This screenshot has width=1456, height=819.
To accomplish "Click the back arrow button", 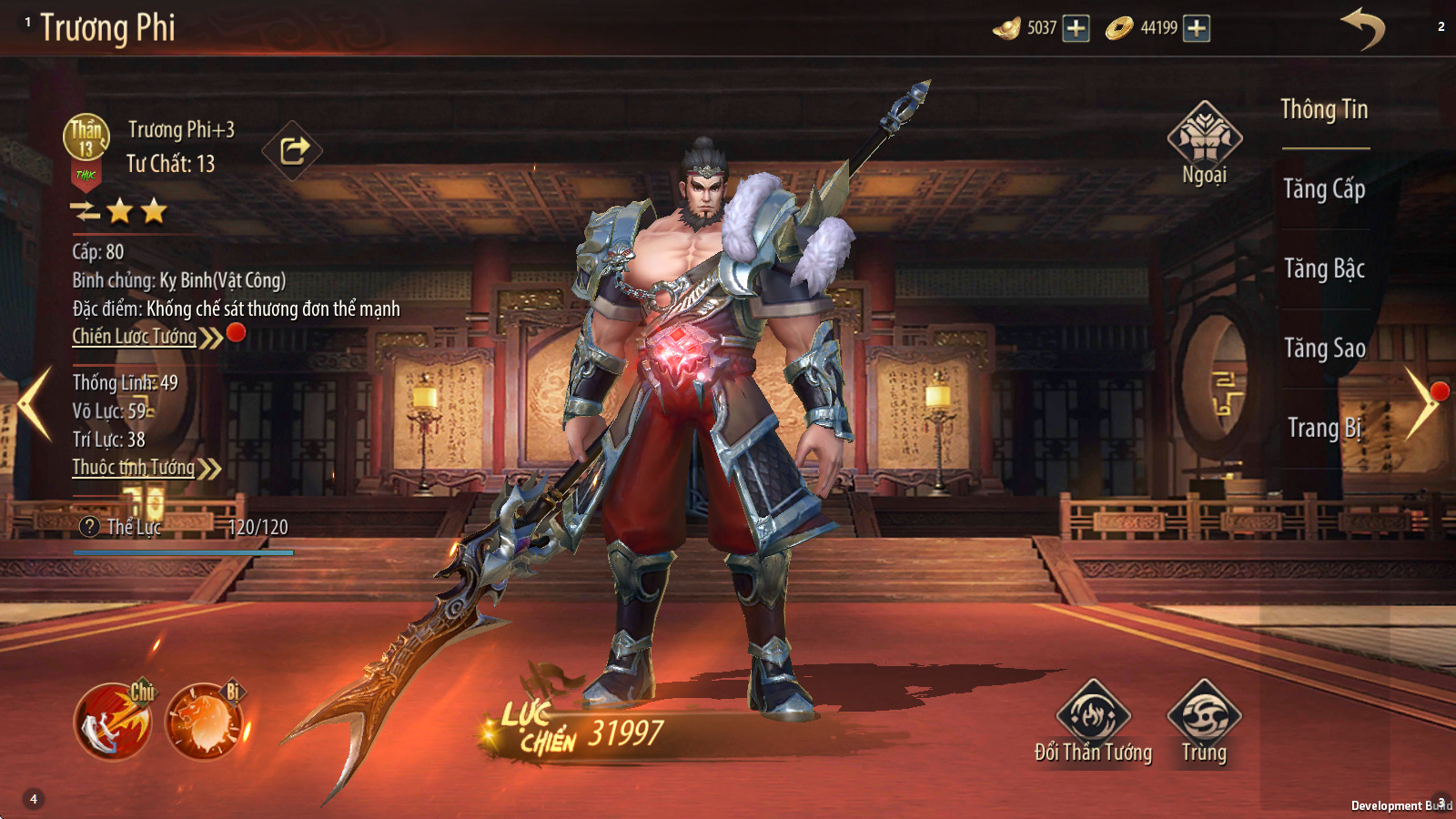I will [1362, 28].
